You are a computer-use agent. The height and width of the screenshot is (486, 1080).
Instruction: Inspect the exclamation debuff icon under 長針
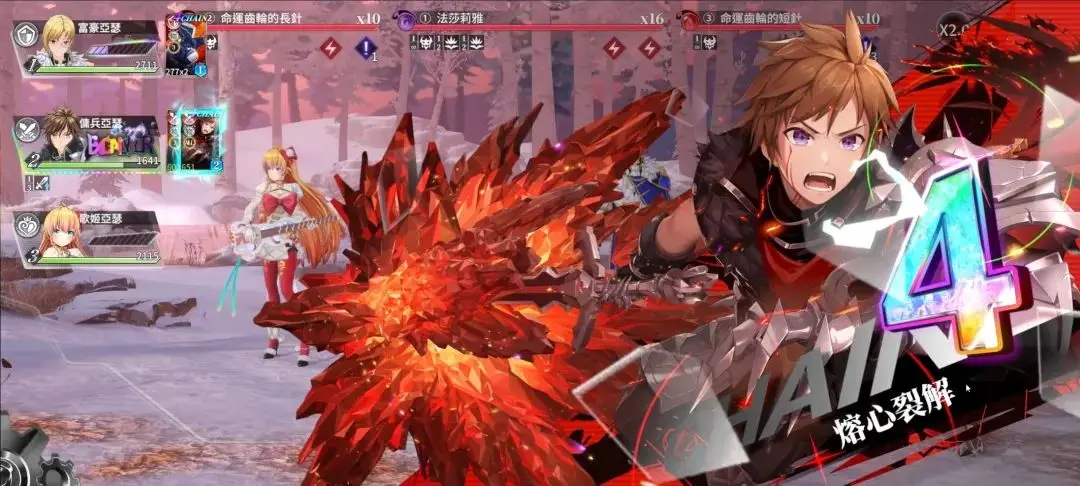coord(365,47)
